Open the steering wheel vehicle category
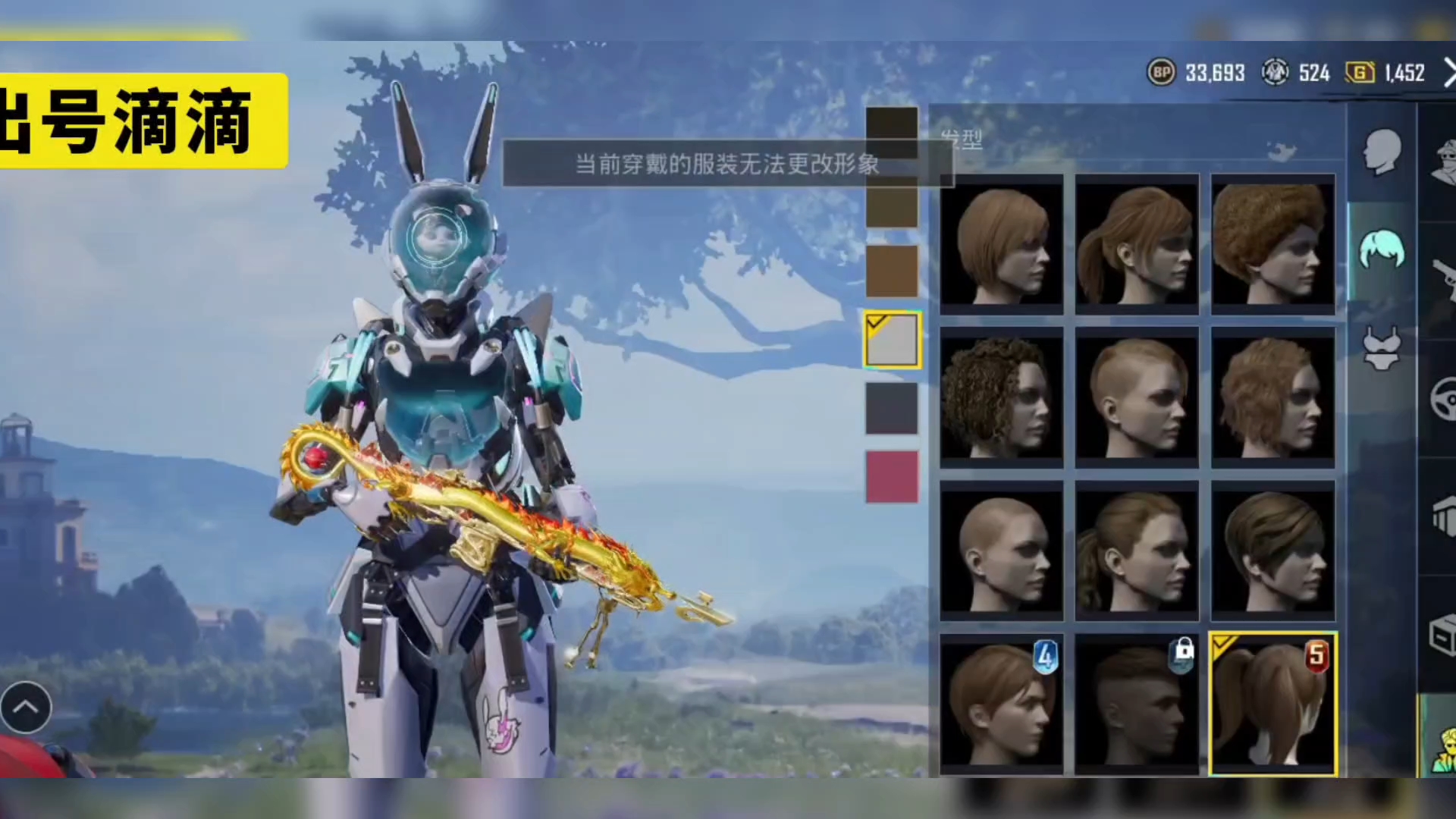 pos(1442,398)
